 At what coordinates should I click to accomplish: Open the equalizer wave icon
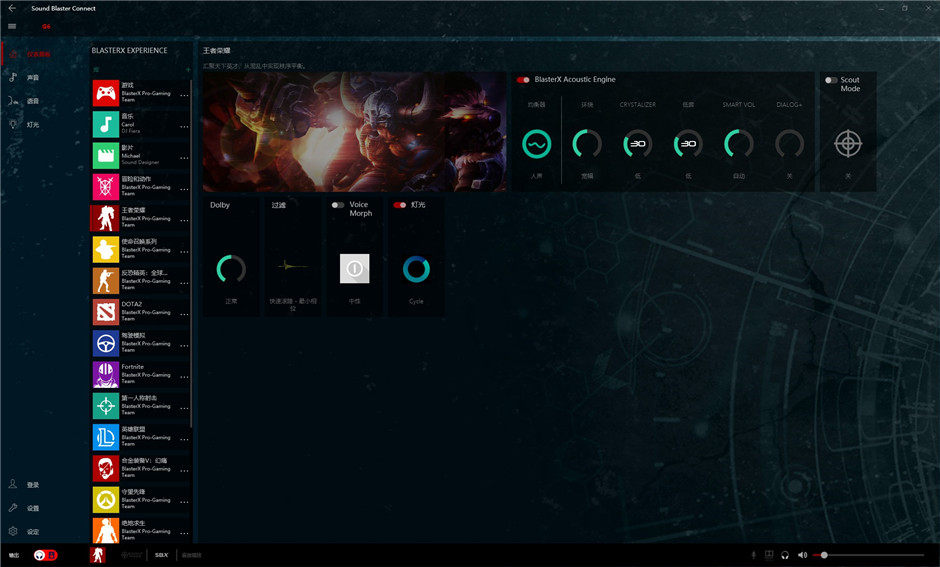click(x=537, y=145)
